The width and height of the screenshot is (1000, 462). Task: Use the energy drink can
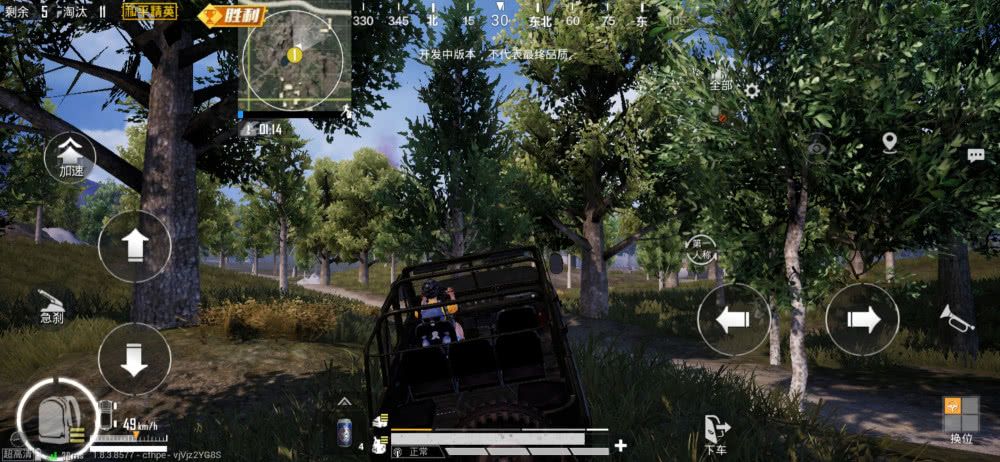coord(344,432)
